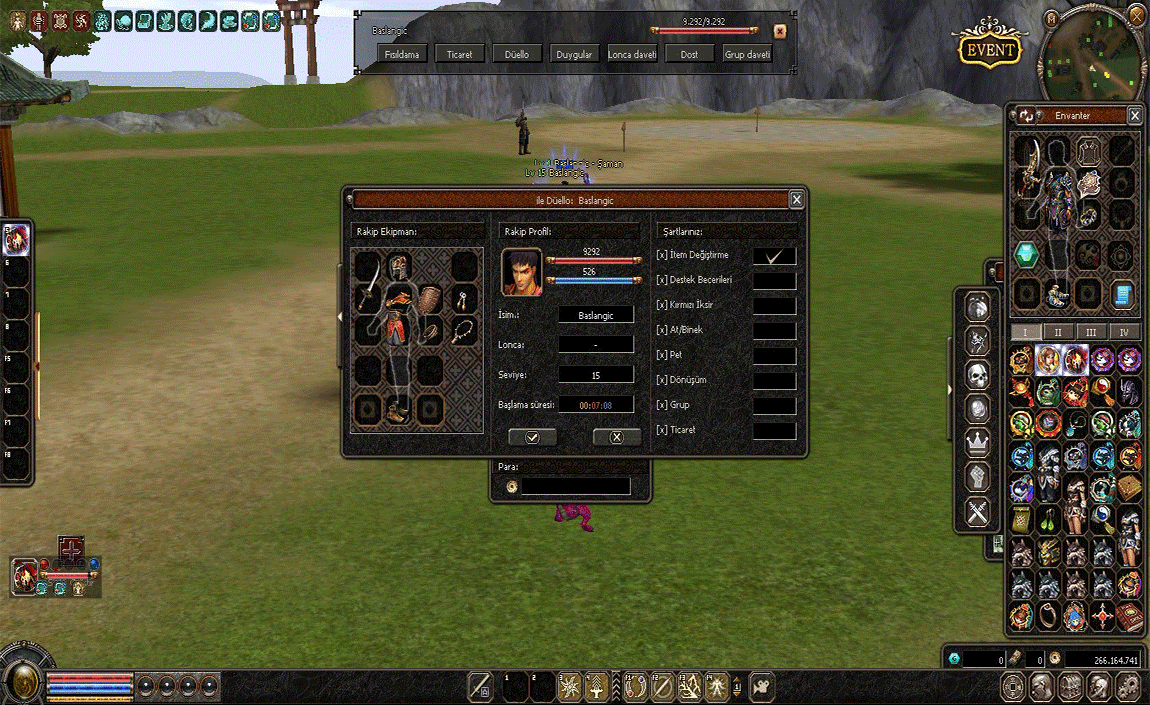Send a guild invite with Lonca daveti
This screenshot has width=1150, height=705.
(x=632, y=54)
